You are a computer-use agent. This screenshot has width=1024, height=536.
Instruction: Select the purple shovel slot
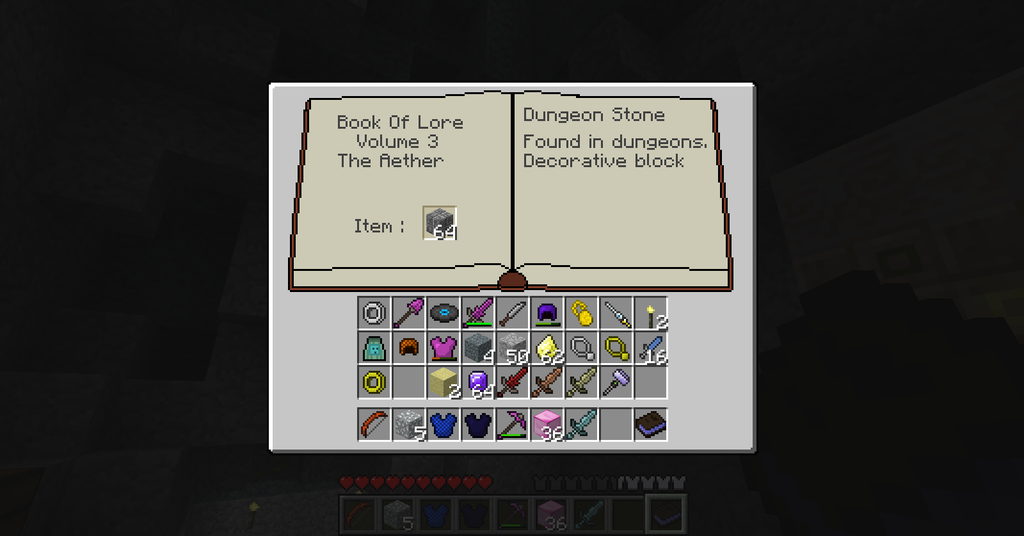pos(407,313)
